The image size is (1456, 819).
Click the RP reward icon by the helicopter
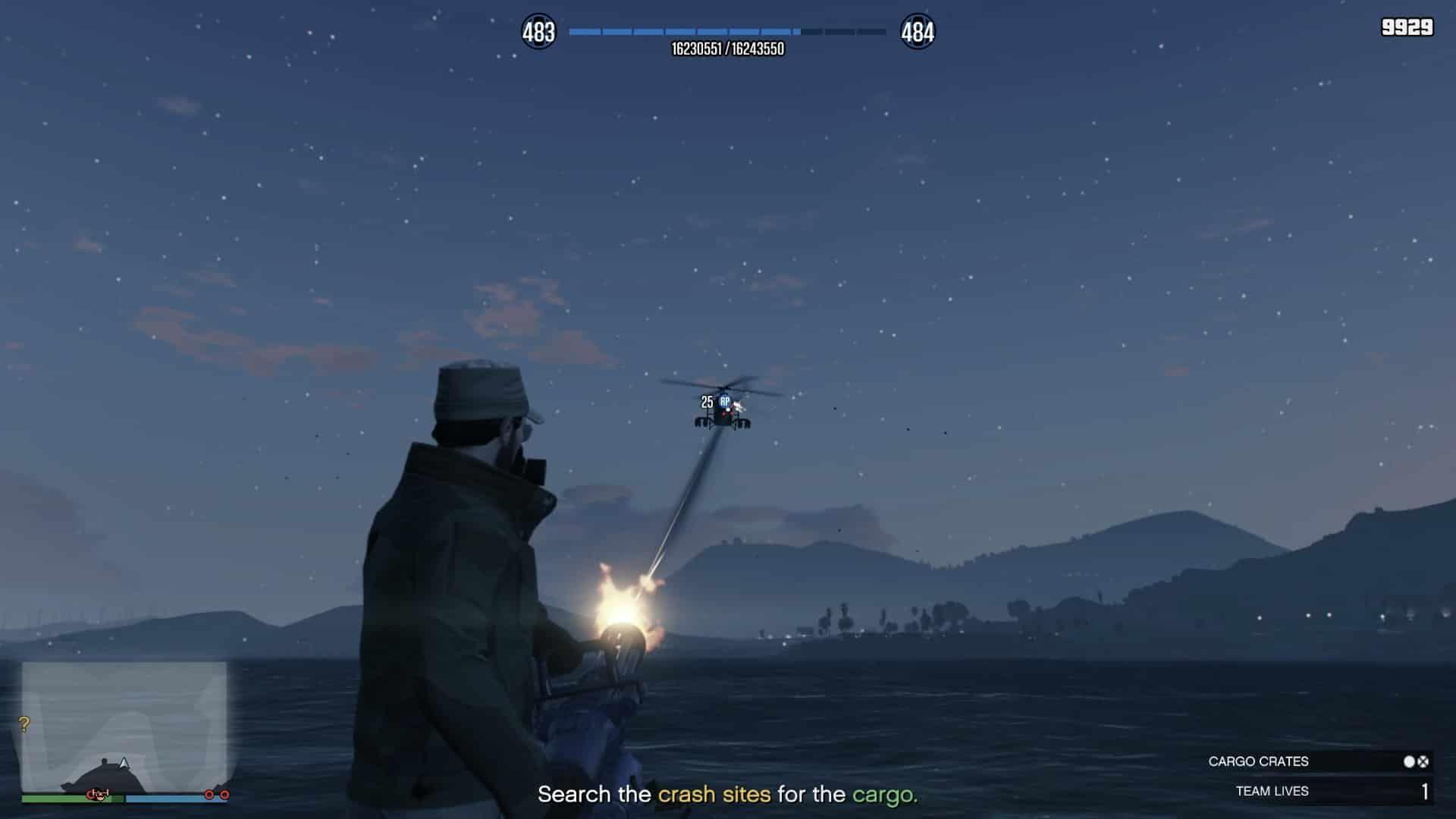click(725, 402)
